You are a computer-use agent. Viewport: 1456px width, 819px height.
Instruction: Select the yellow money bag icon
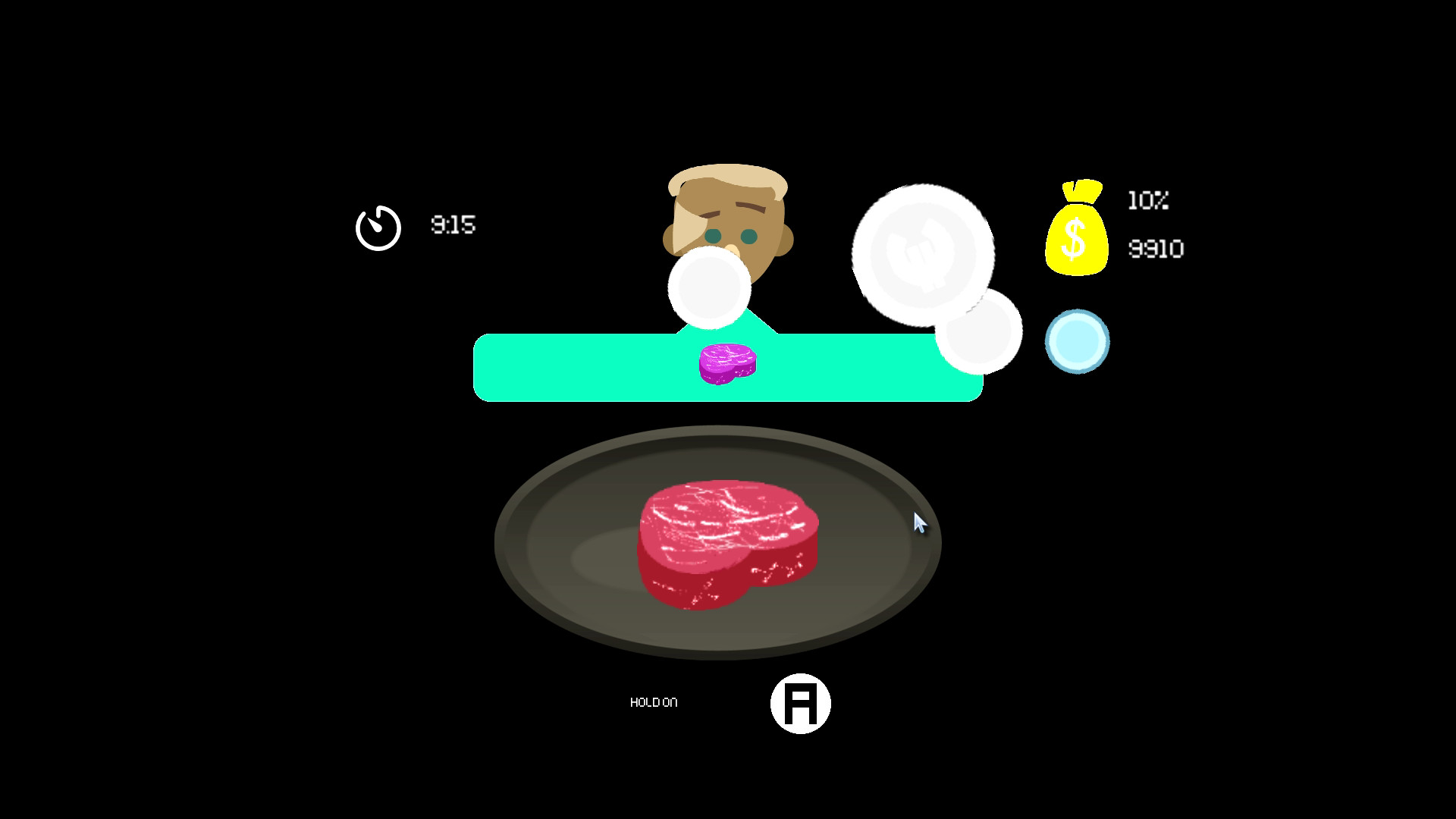(x=1076, y=236)
